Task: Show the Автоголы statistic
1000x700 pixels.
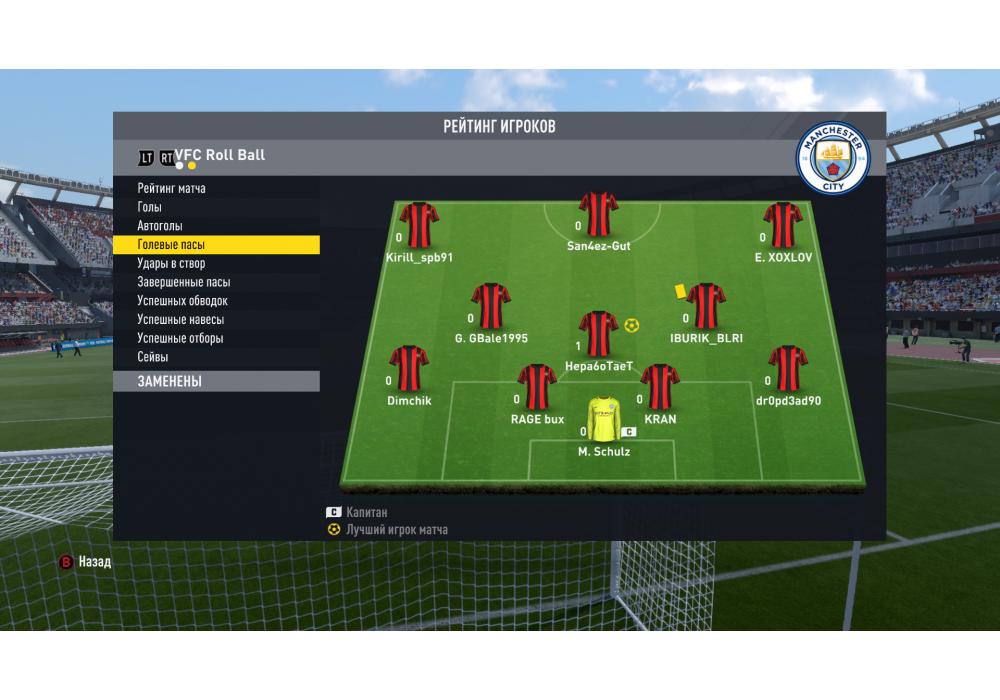Action: pos(160,226)
